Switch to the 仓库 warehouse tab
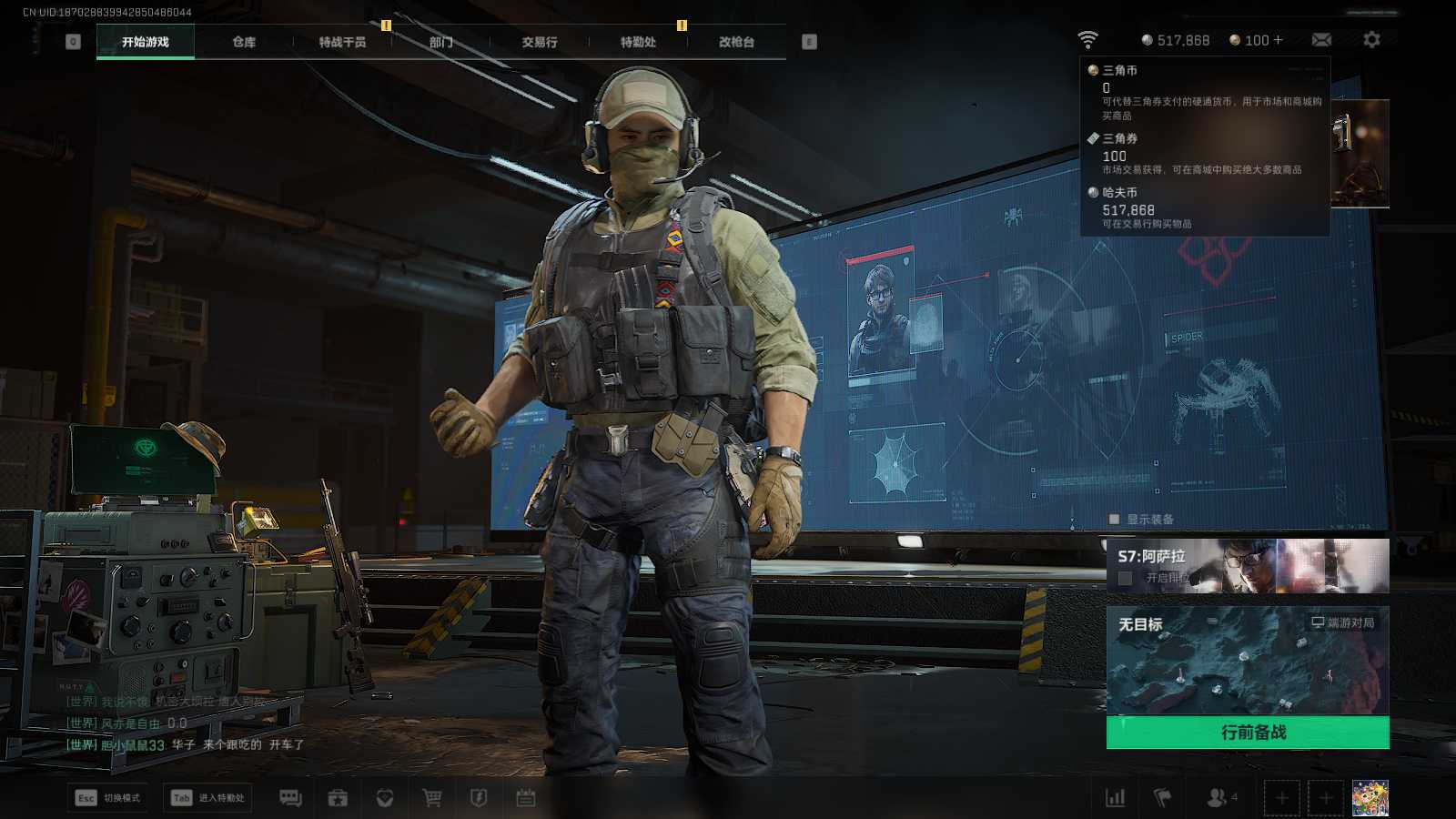 tap(244, 42)
